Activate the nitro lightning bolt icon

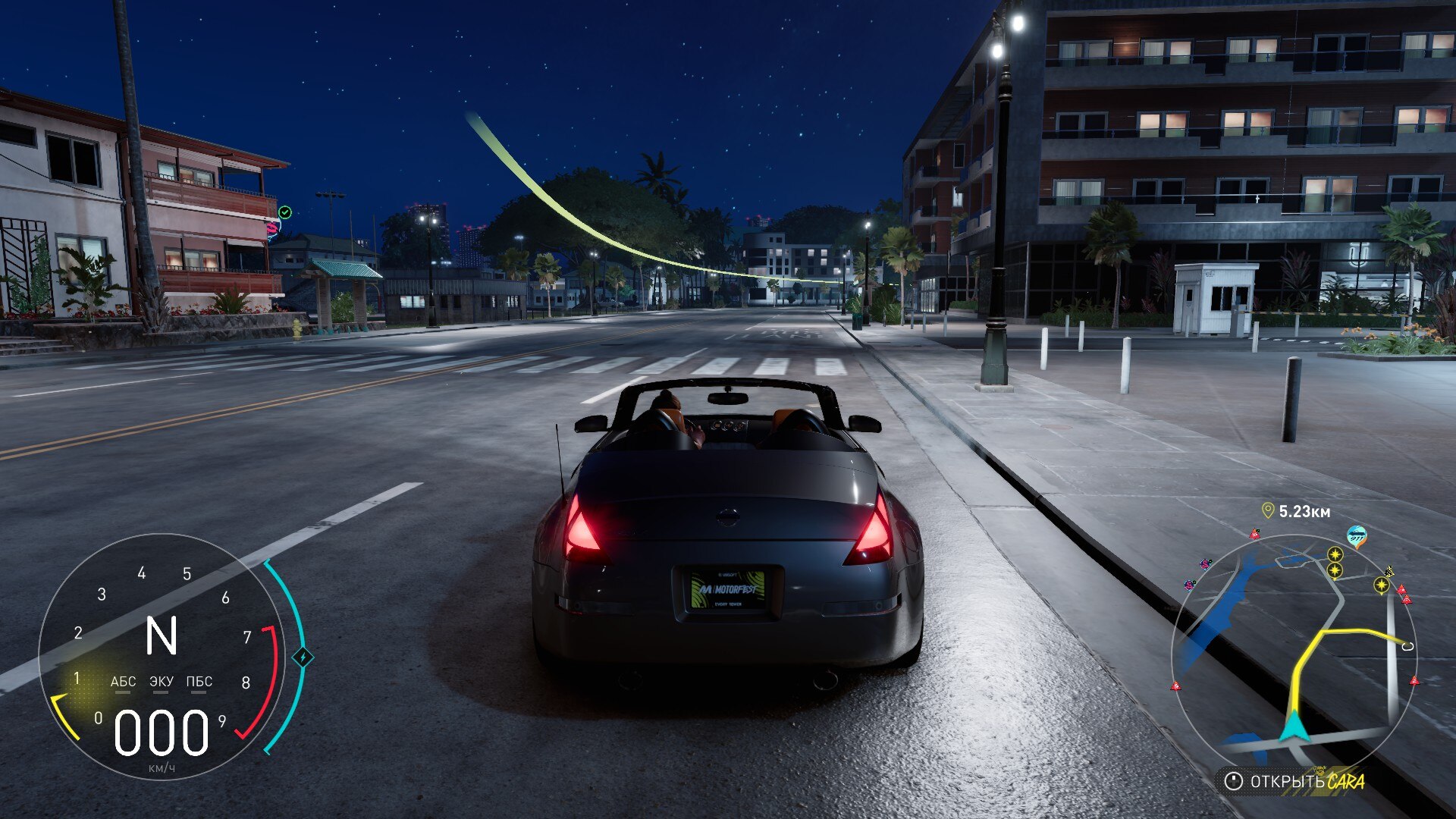[303, 657]
